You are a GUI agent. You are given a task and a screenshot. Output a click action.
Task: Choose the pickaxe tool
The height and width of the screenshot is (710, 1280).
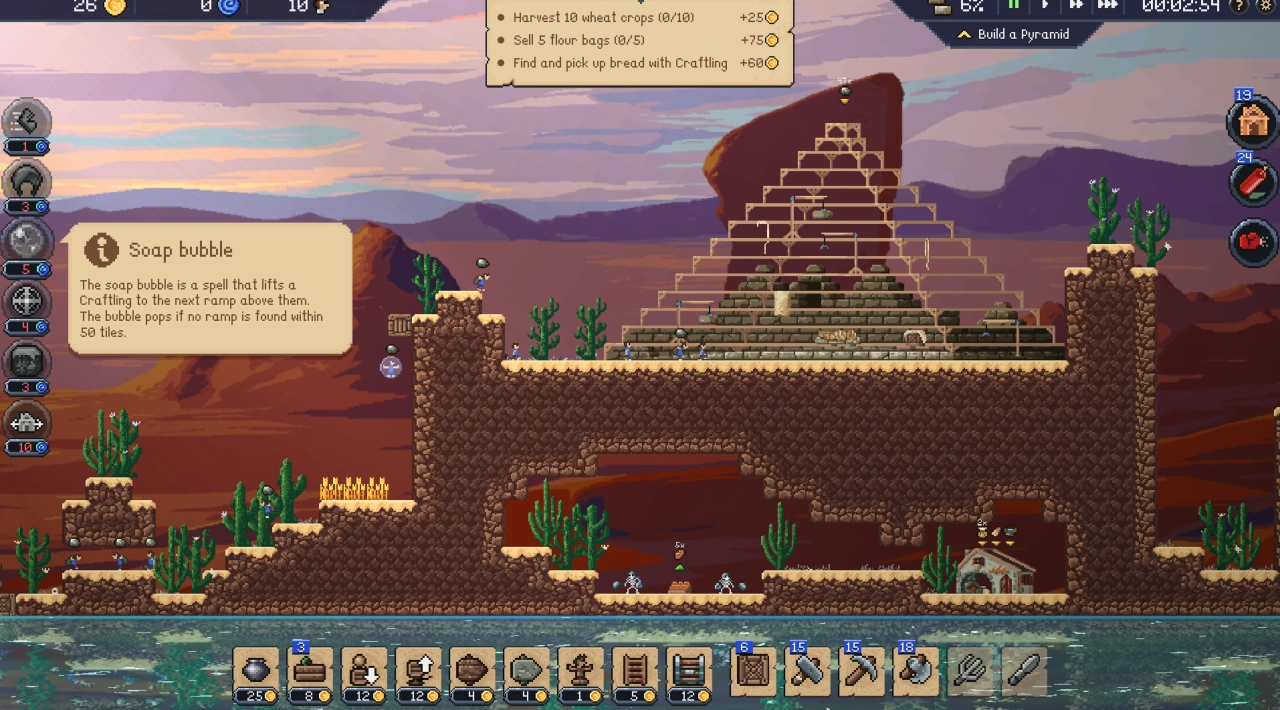(860, 669)
